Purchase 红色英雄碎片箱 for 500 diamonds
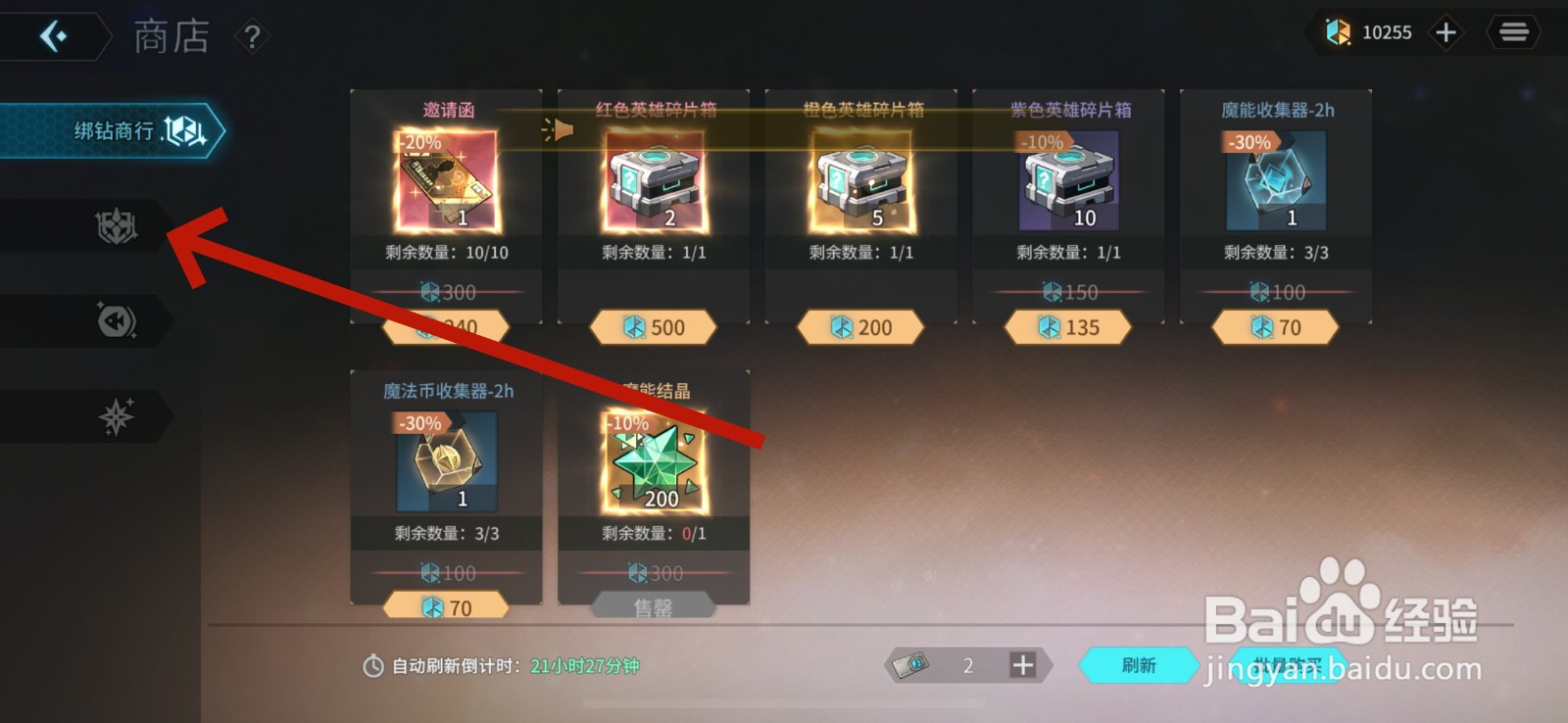This screenshot has height=723, width=1568. (655, 327)
